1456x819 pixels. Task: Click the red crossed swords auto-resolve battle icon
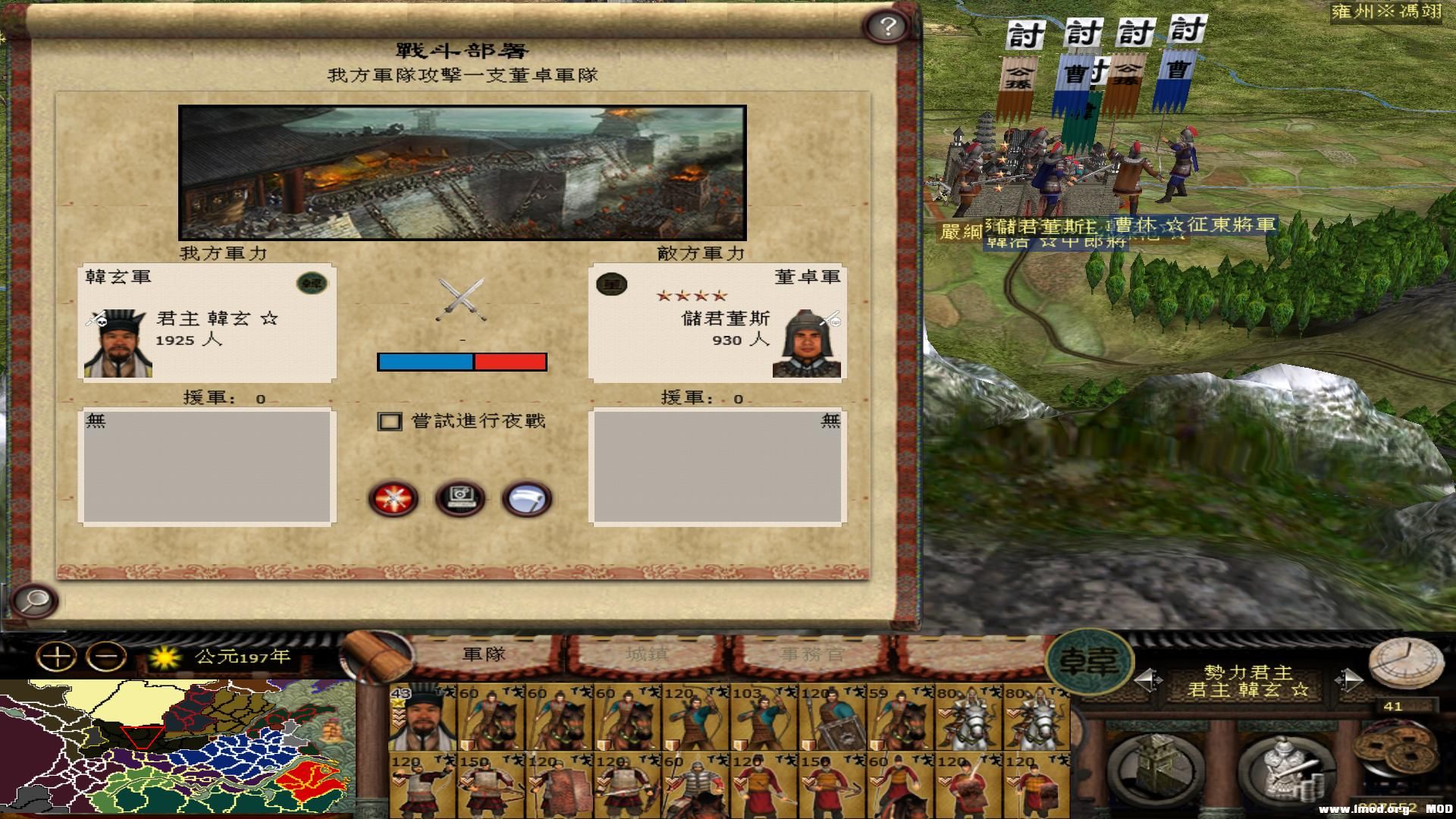(x=394, y=497)
